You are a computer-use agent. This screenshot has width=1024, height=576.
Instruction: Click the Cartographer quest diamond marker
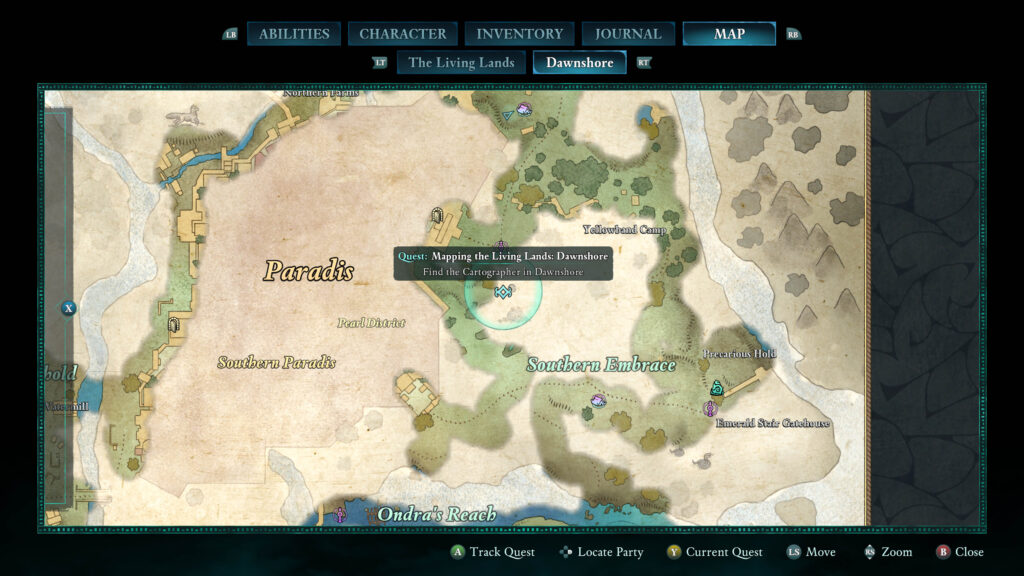click(503, 291)
